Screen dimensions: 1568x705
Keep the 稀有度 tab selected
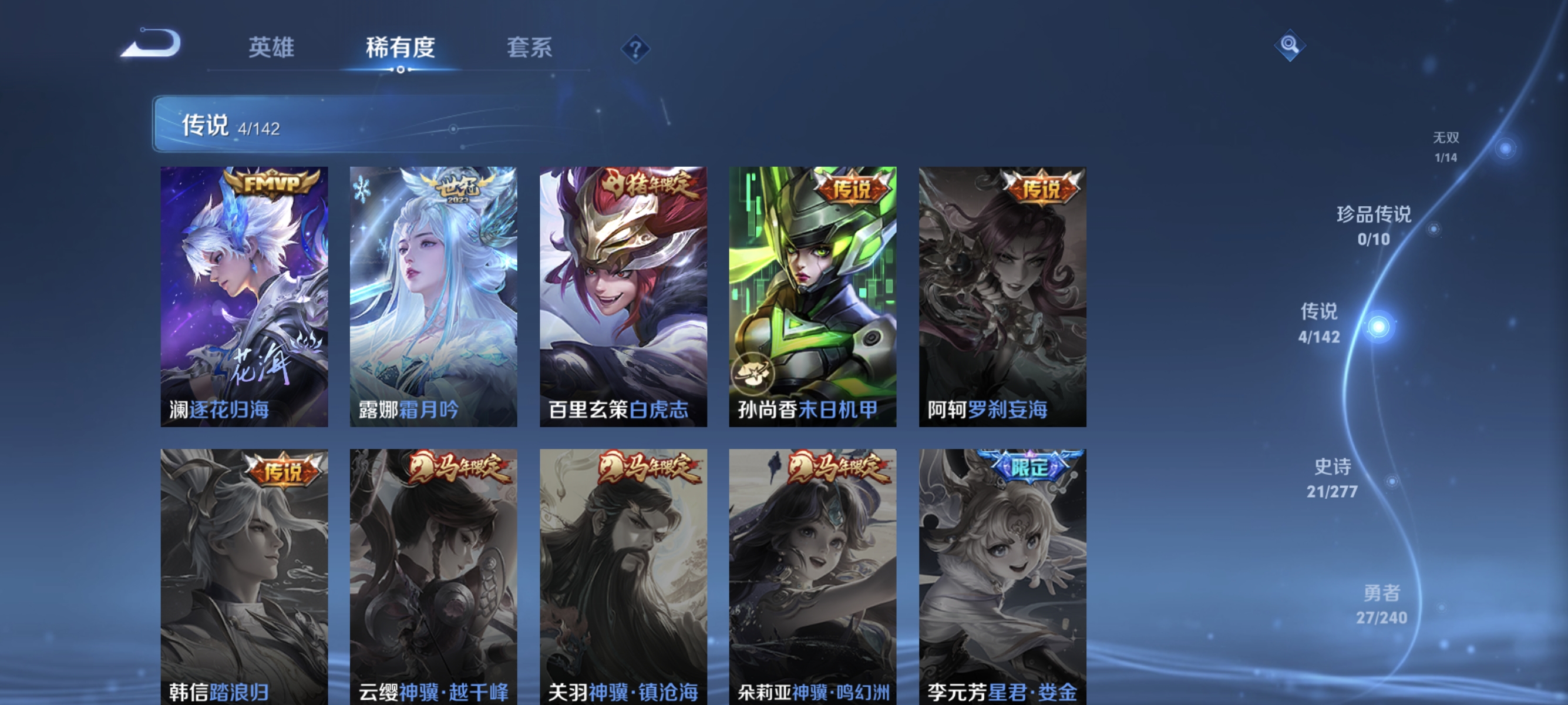(402, 48)
